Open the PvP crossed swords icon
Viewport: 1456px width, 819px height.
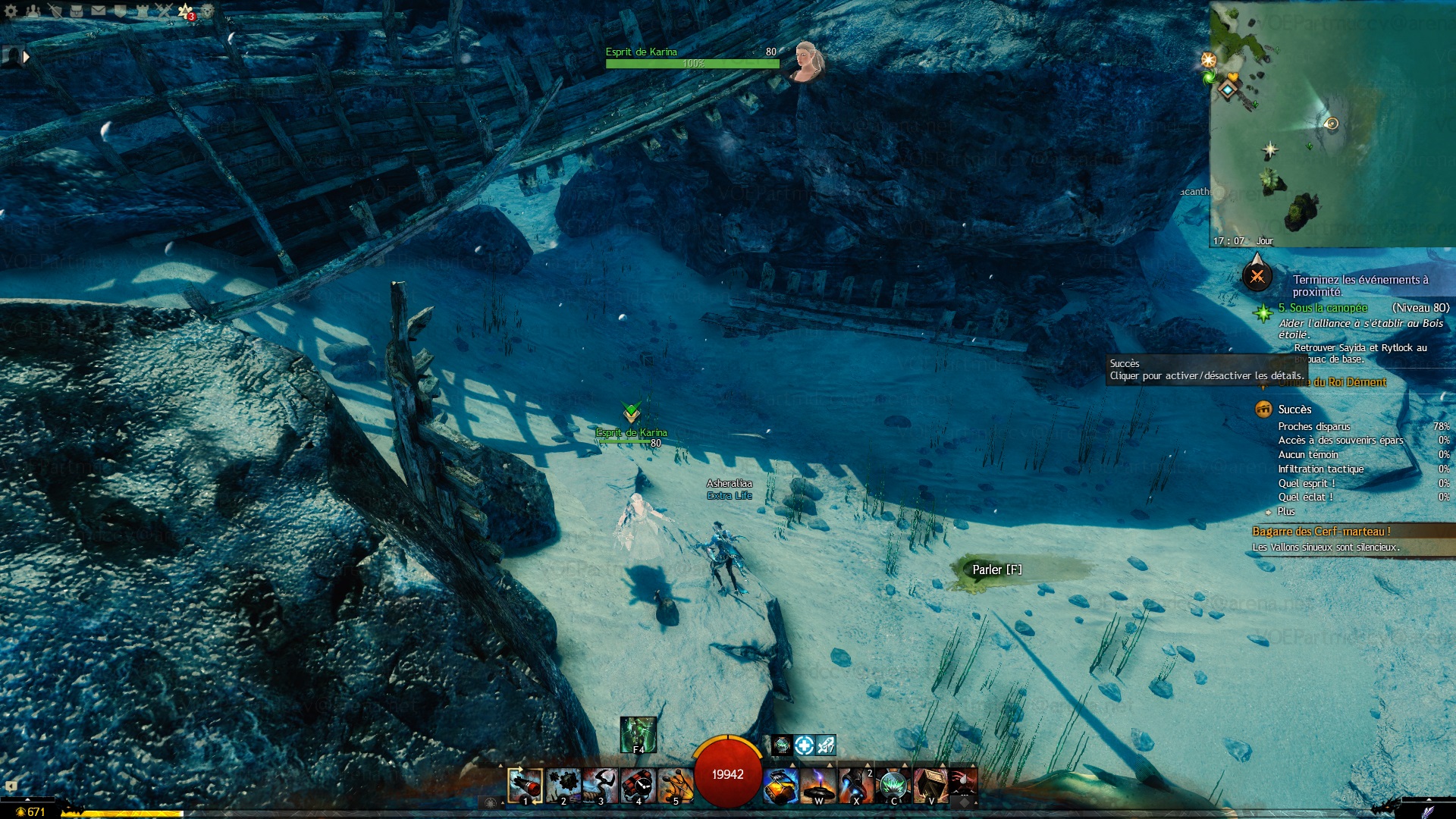pyautogui.click(x=164, y=11)
